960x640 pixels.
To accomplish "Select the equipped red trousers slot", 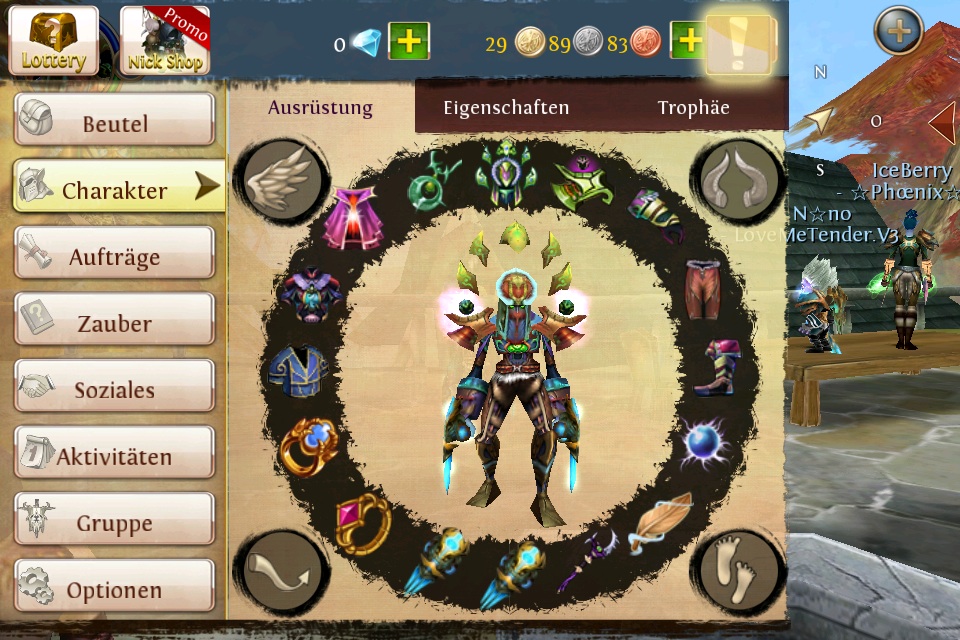I will pos(703,288).
